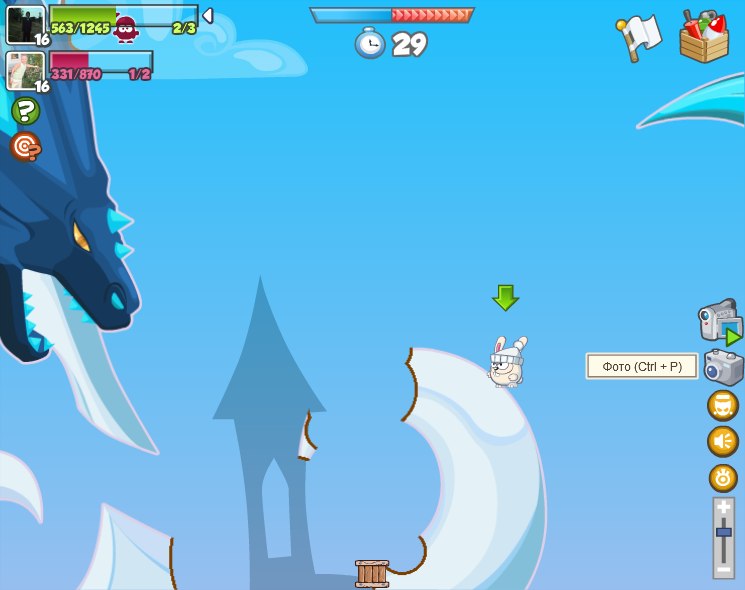
Task: Click the orange target hint icon
Action: tap(25, 147)
